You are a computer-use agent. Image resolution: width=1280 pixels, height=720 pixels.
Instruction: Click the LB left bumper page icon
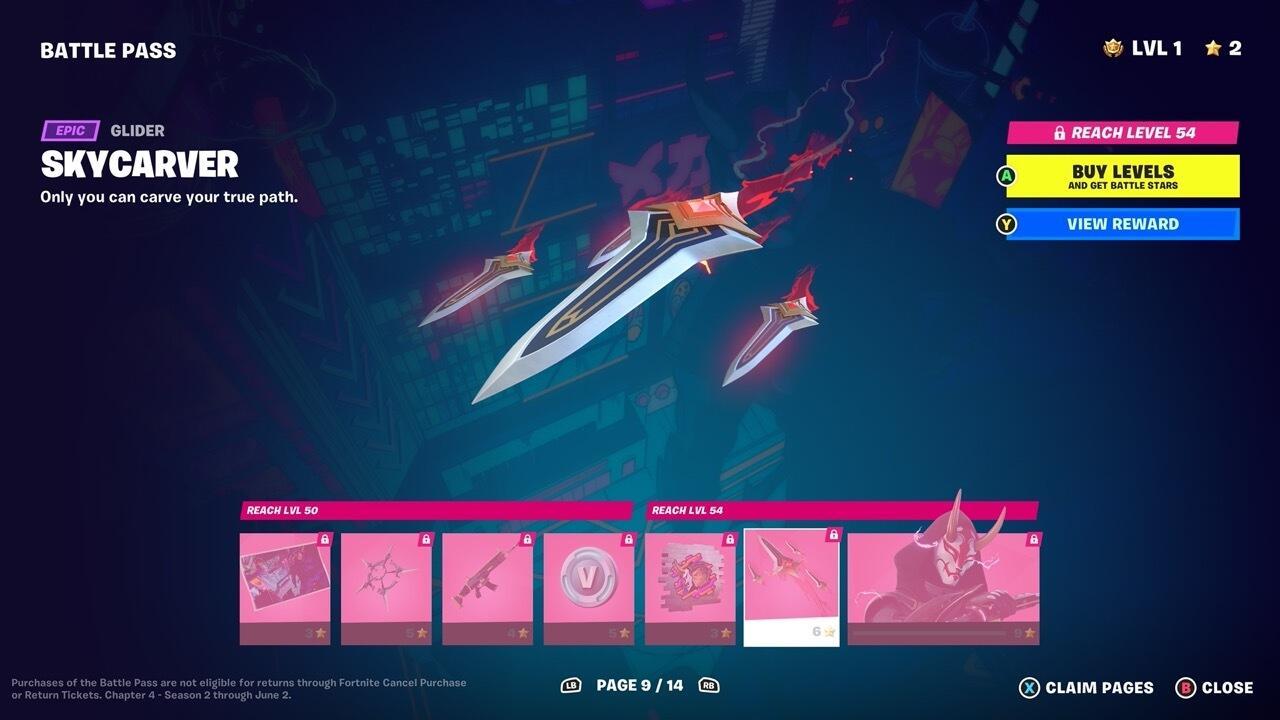click(570, 687)
